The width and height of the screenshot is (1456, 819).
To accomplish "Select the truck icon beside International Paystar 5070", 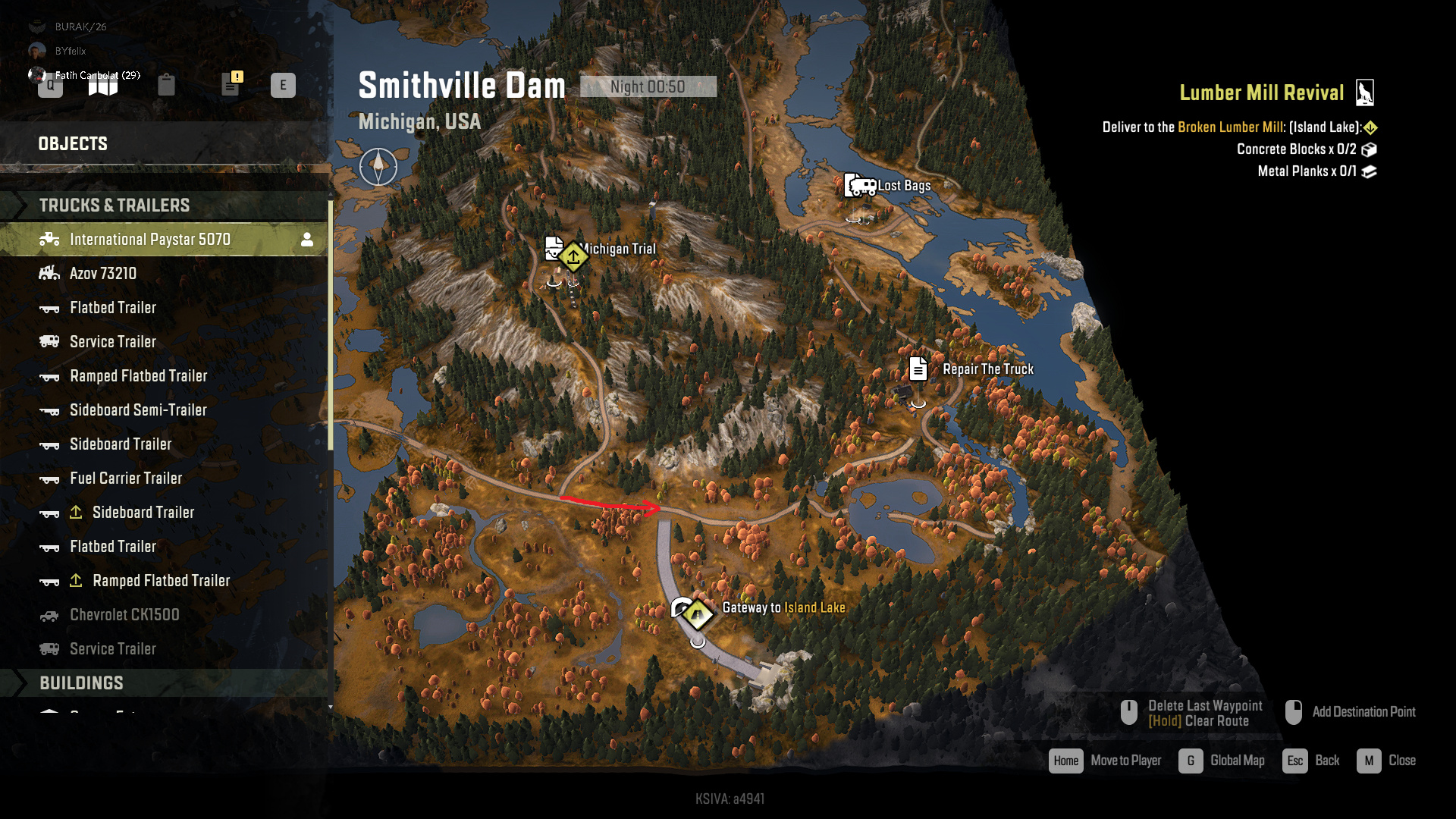I will click(49, 239).
